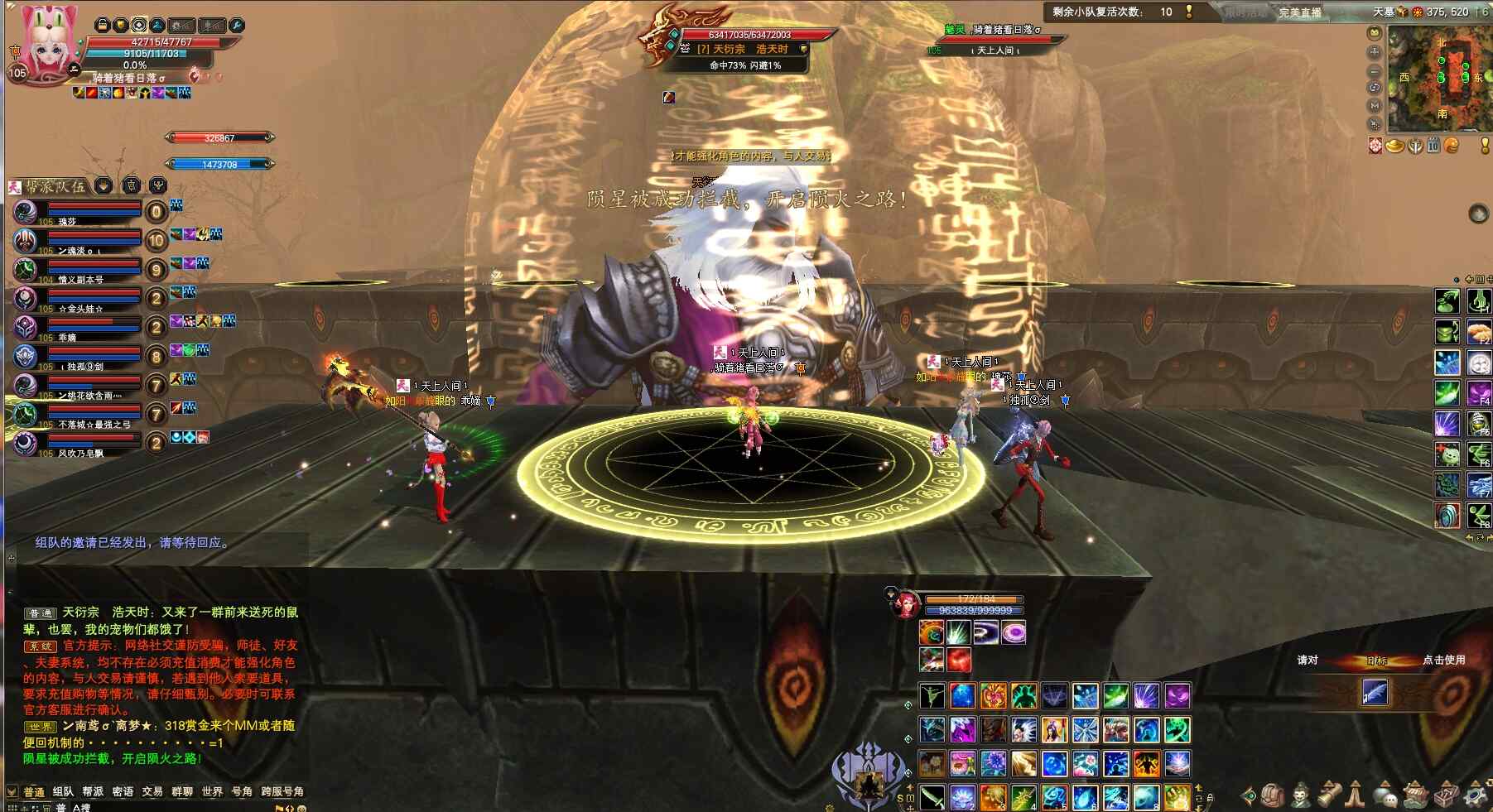The width and height of the screenshot is (1493, 812).
Task: Open the world map with the M button
Action: [x=1375, y=106]
